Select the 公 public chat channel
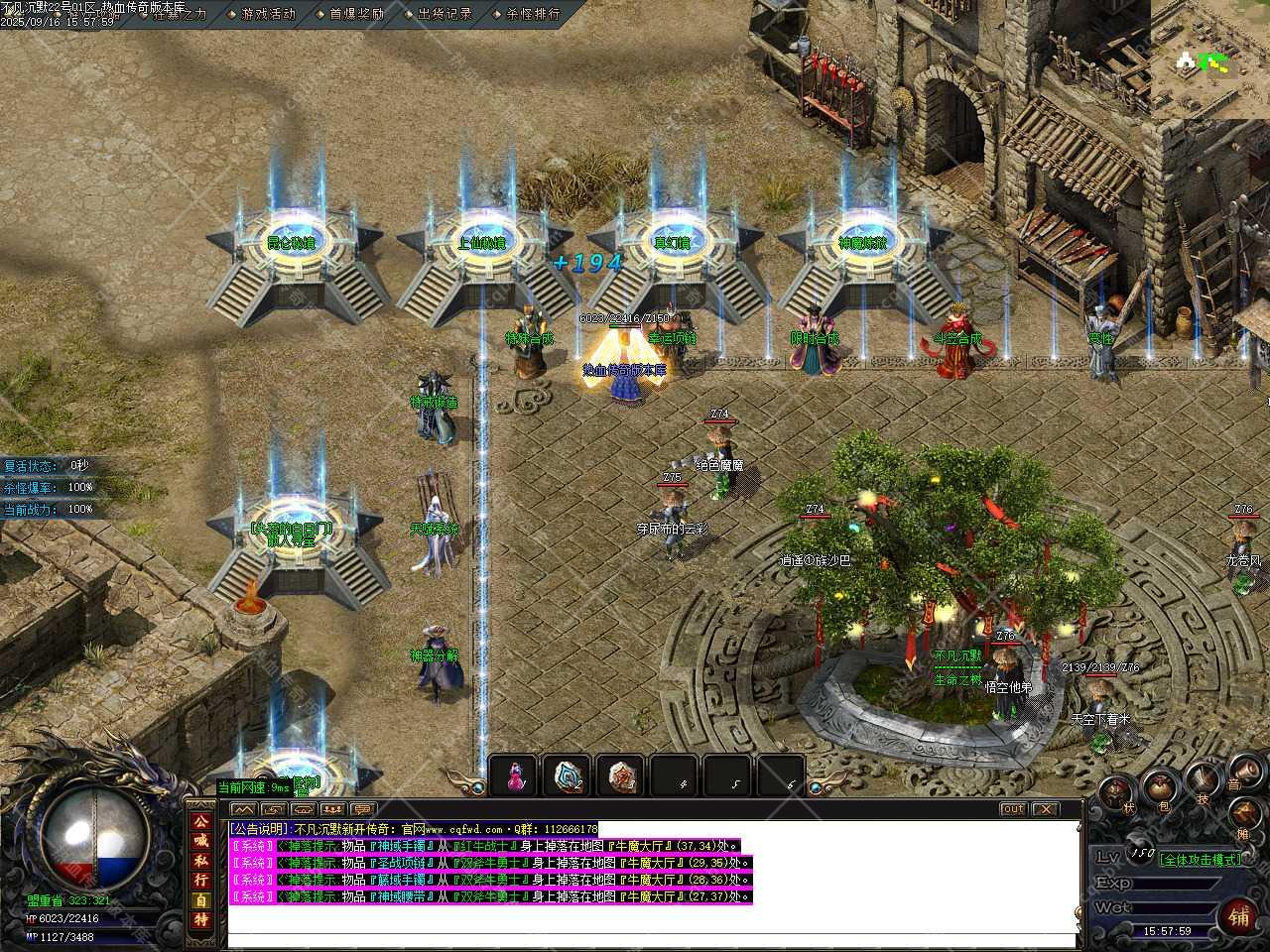The width and height of the screenshot is (1270, 952). coord(201,822)
